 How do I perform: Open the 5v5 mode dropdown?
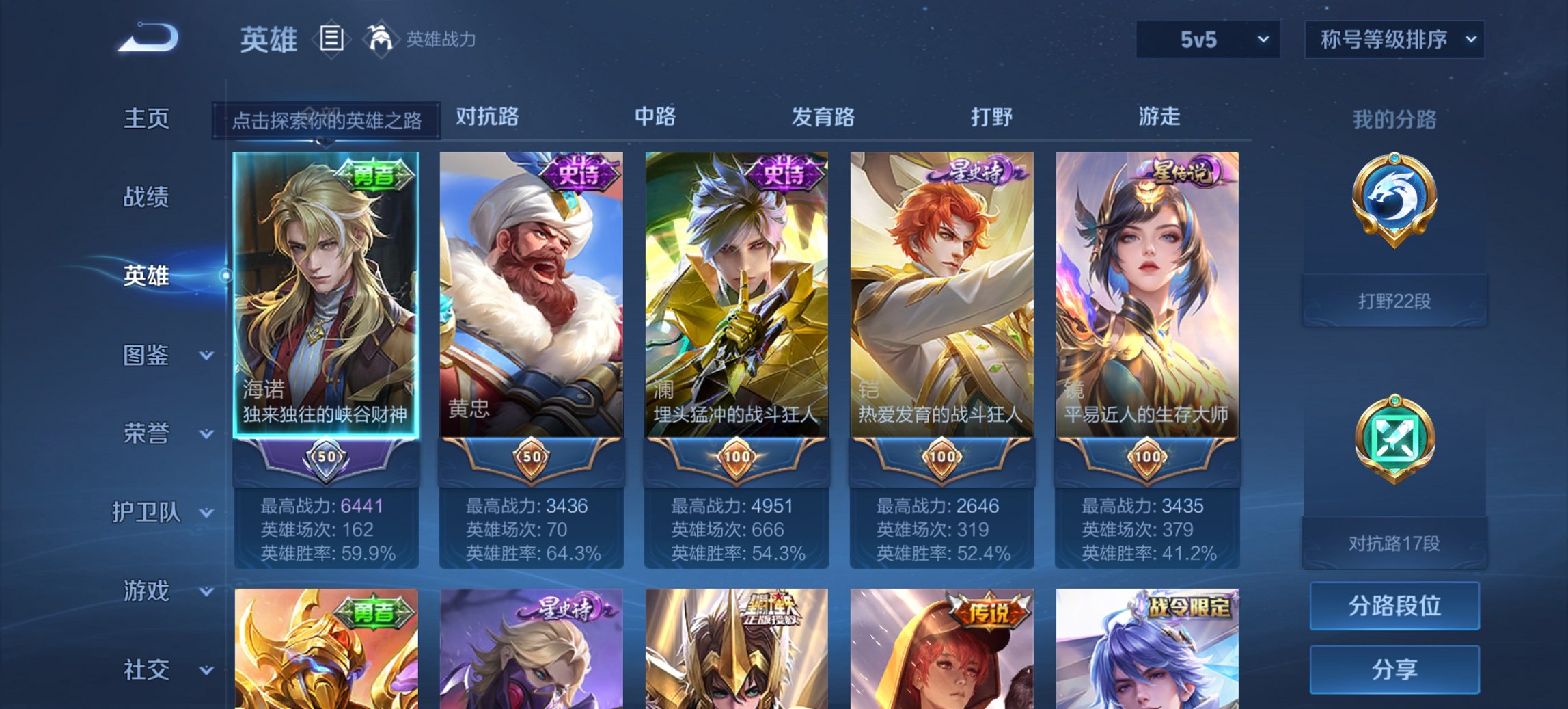pos(1207,40)
